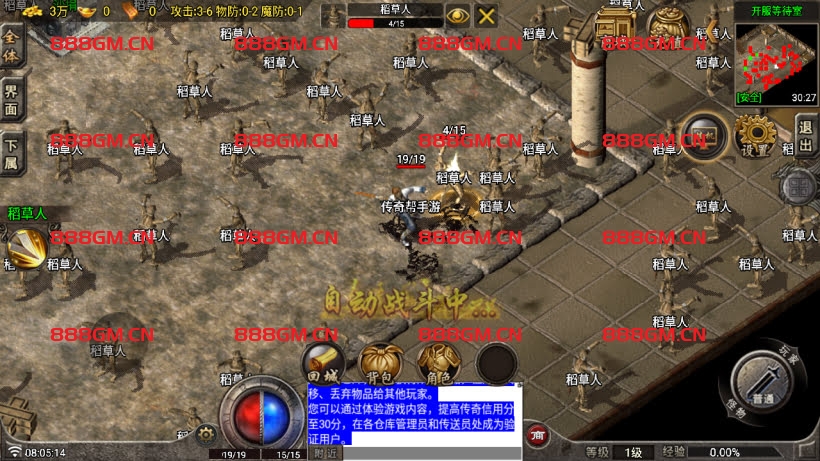Close the target panel with the X
Screen dimensions: 820x461
click(x=486, y=15)
